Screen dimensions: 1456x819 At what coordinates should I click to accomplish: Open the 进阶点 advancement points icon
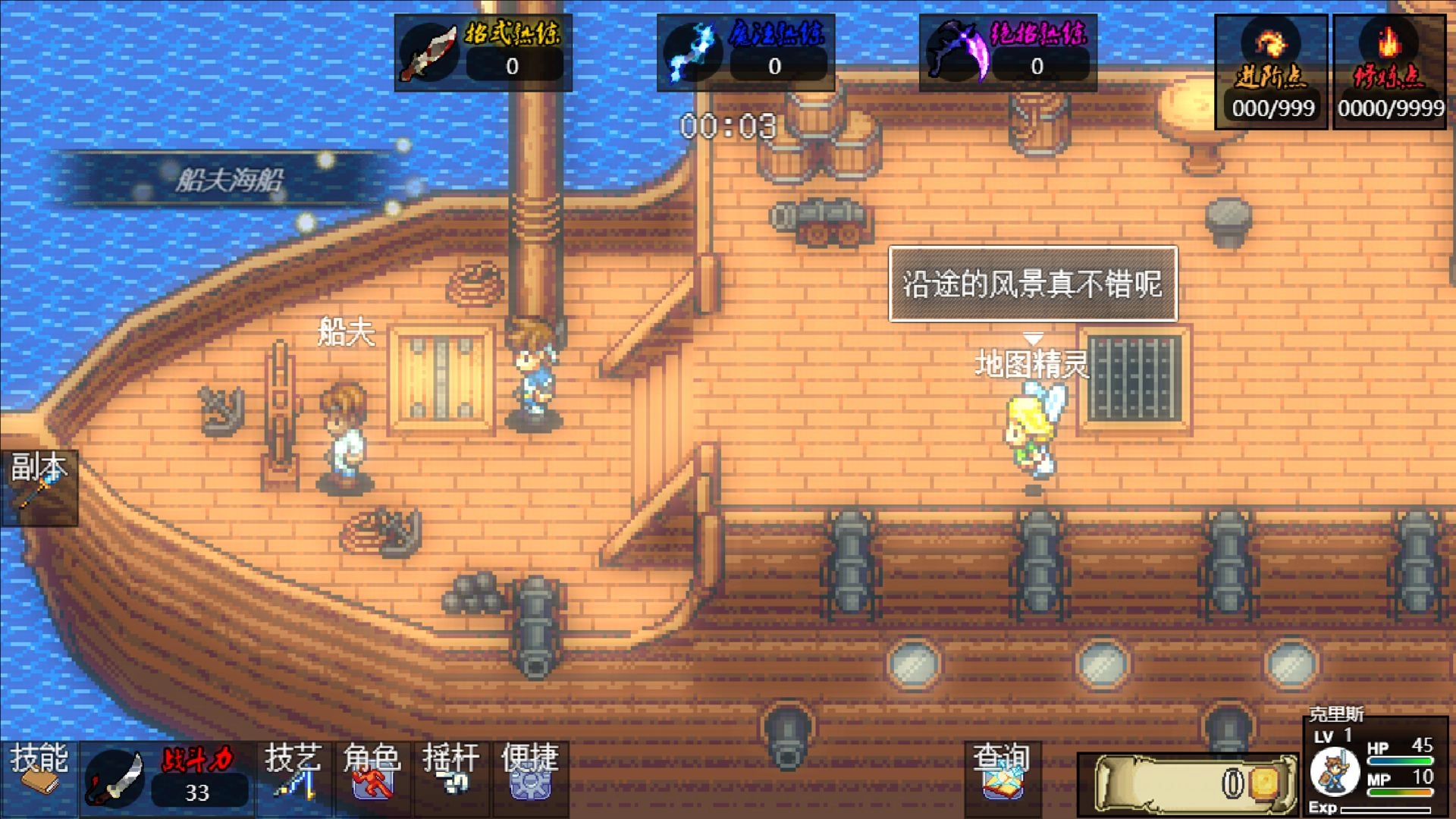click(1272, 45)
